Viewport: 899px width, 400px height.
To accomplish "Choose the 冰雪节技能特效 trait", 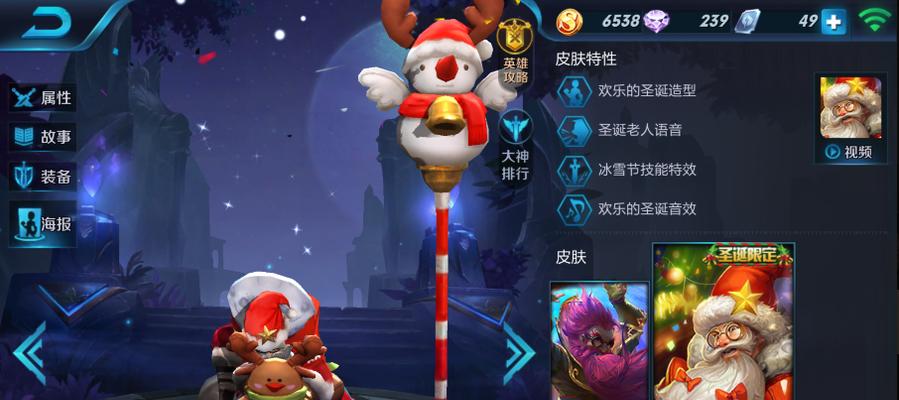I will click(x=575, y=170).
